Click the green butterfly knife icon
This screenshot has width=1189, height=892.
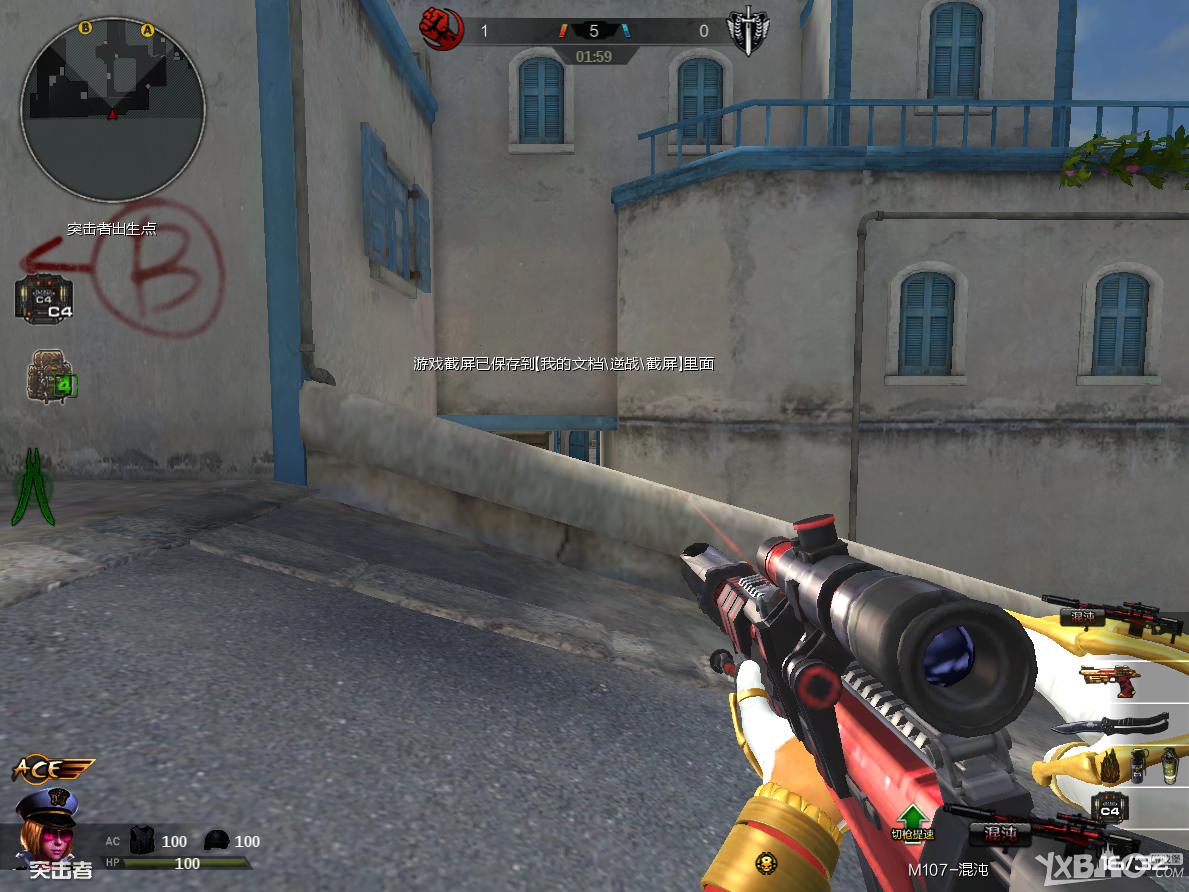click(35, 487)
